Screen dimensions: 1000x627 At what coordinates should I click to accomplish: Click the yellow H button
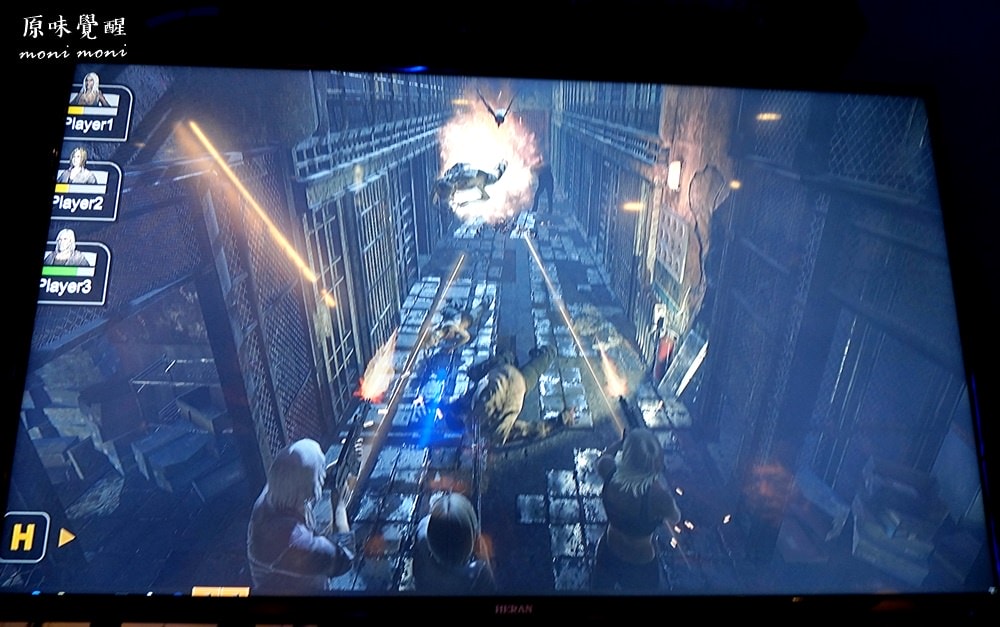point(22,538)
